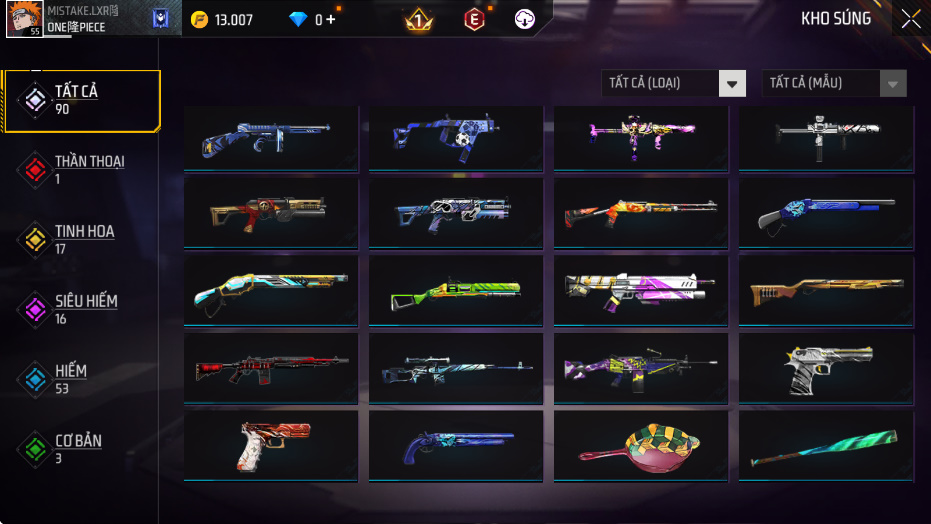This screenshot has height=524, width=931.
Task: Choose the soccer ball patterned SMG skin
Action: tap(456, 136)
